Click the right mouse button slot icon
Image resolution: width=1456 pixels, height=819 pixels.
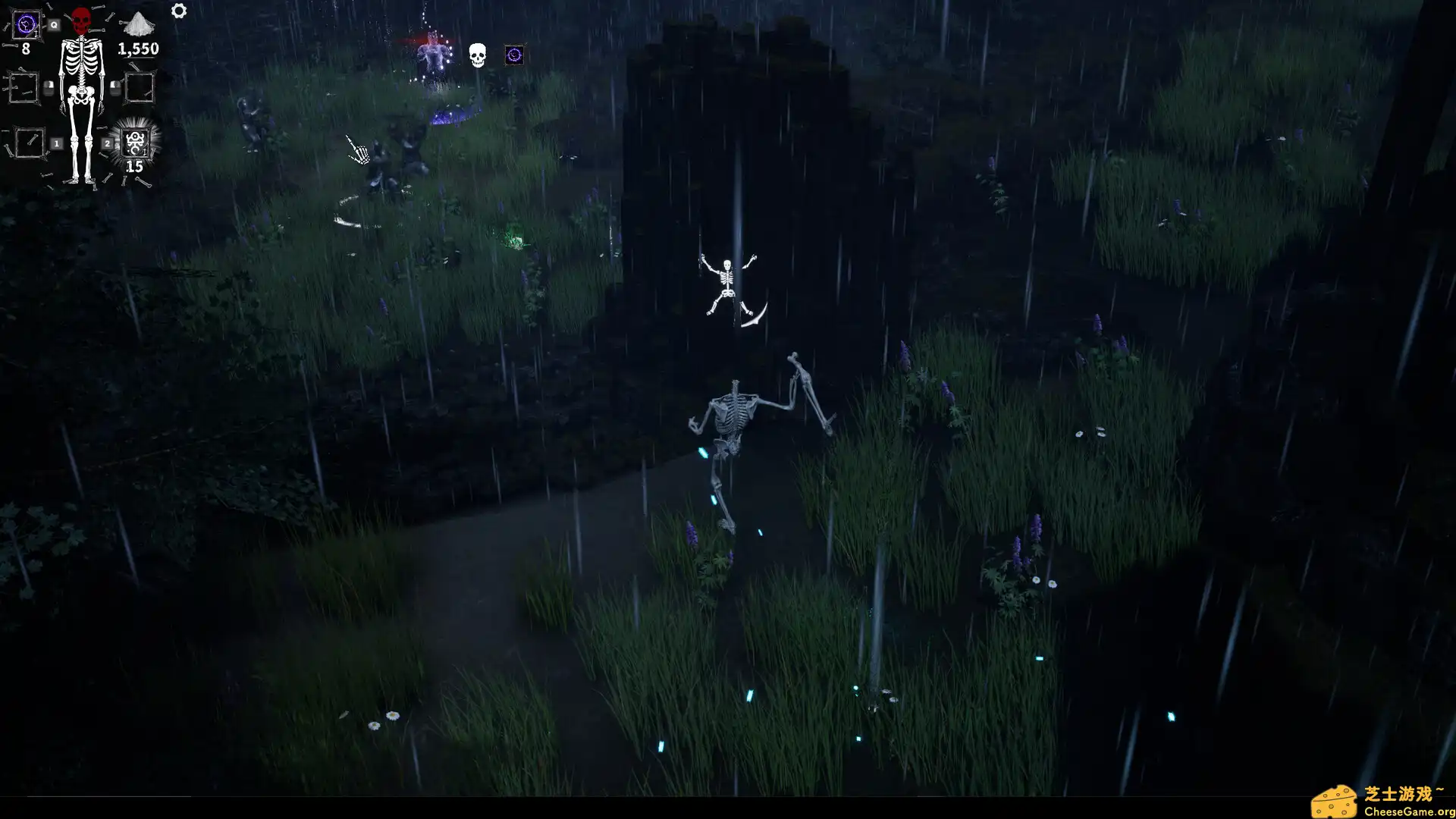point(115,86)
